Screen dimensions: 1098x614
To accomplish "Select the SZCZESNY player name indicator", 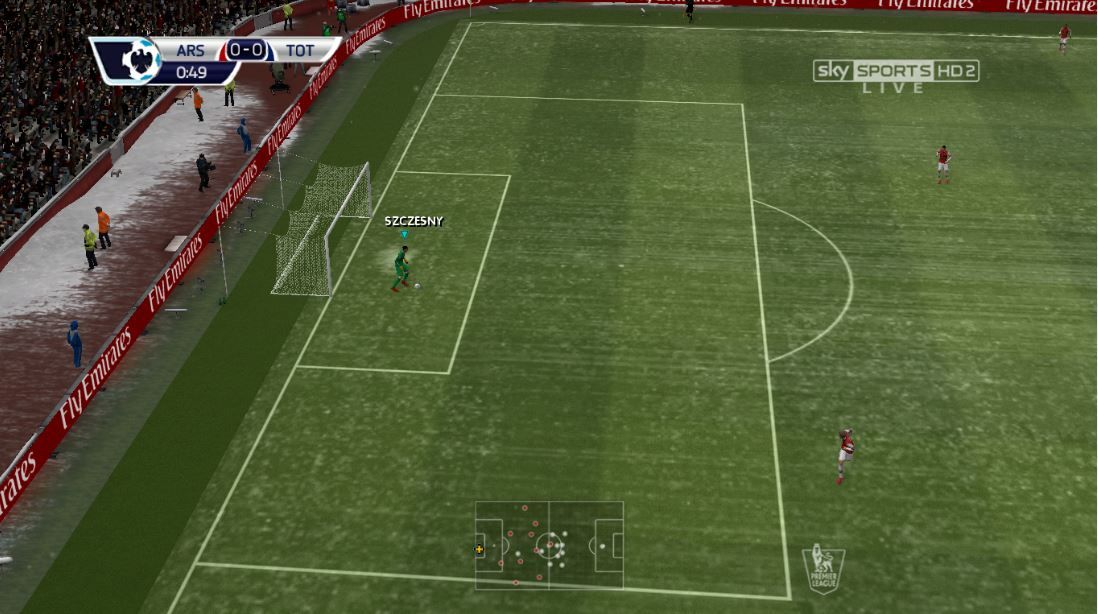I will [x=413, y=221].
